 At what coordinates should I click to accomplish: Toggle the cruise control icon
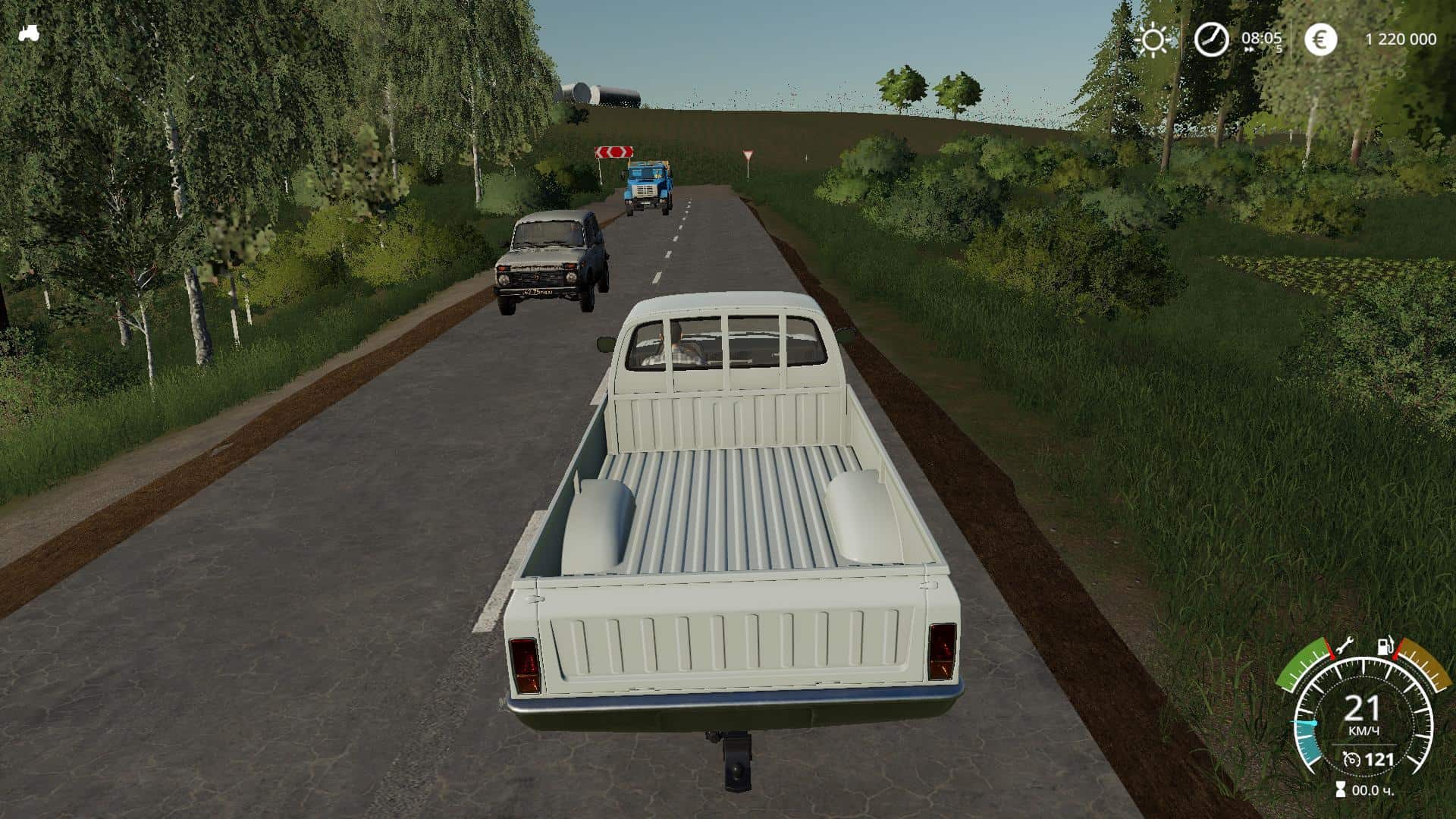coord(1350,759)
